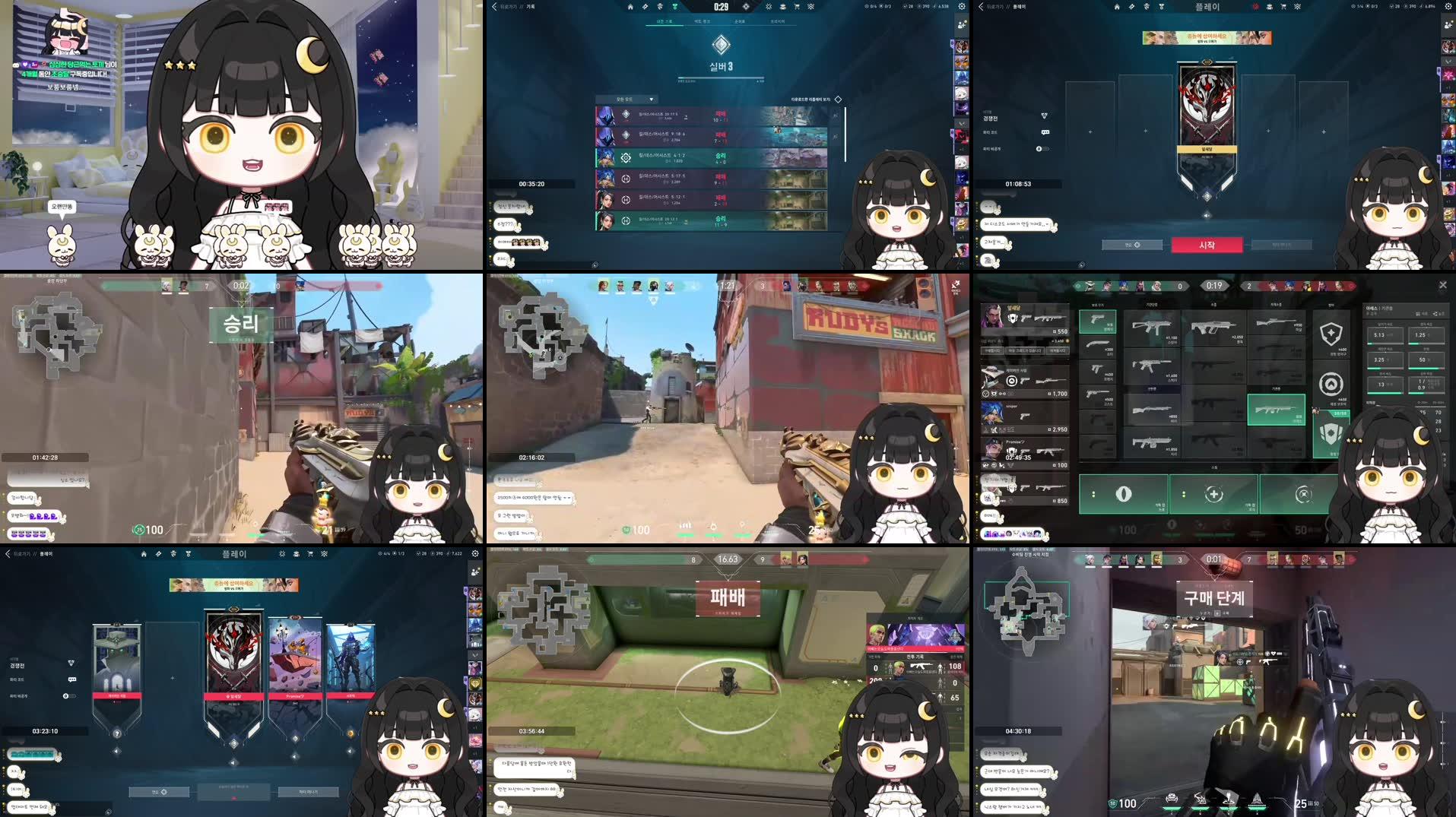Toggle the 파티 비공개 party privacy switch
The height and width of the screenshot is (817, 1456).
coord(1043,149)
